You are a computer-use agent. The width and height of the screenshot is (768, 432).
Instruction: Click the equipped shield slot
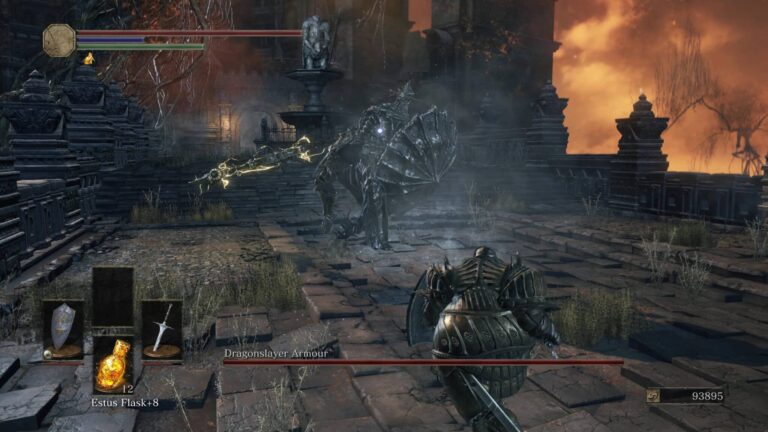tap(63, 329)
